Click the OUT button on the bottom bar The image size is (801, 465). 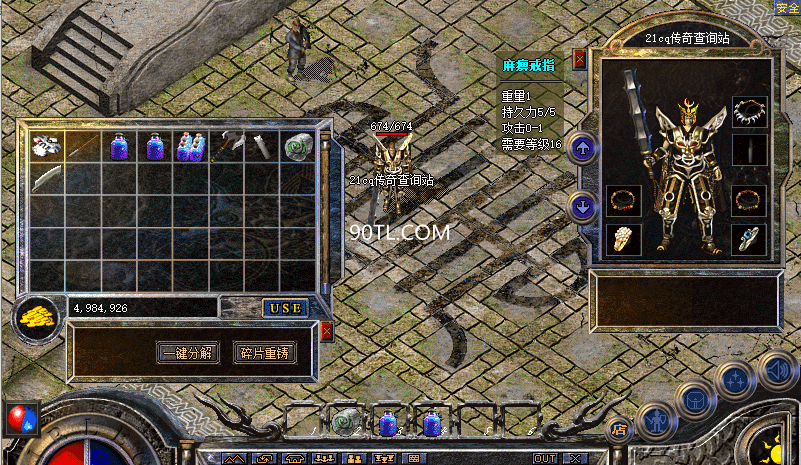click(x=545, y=458)
